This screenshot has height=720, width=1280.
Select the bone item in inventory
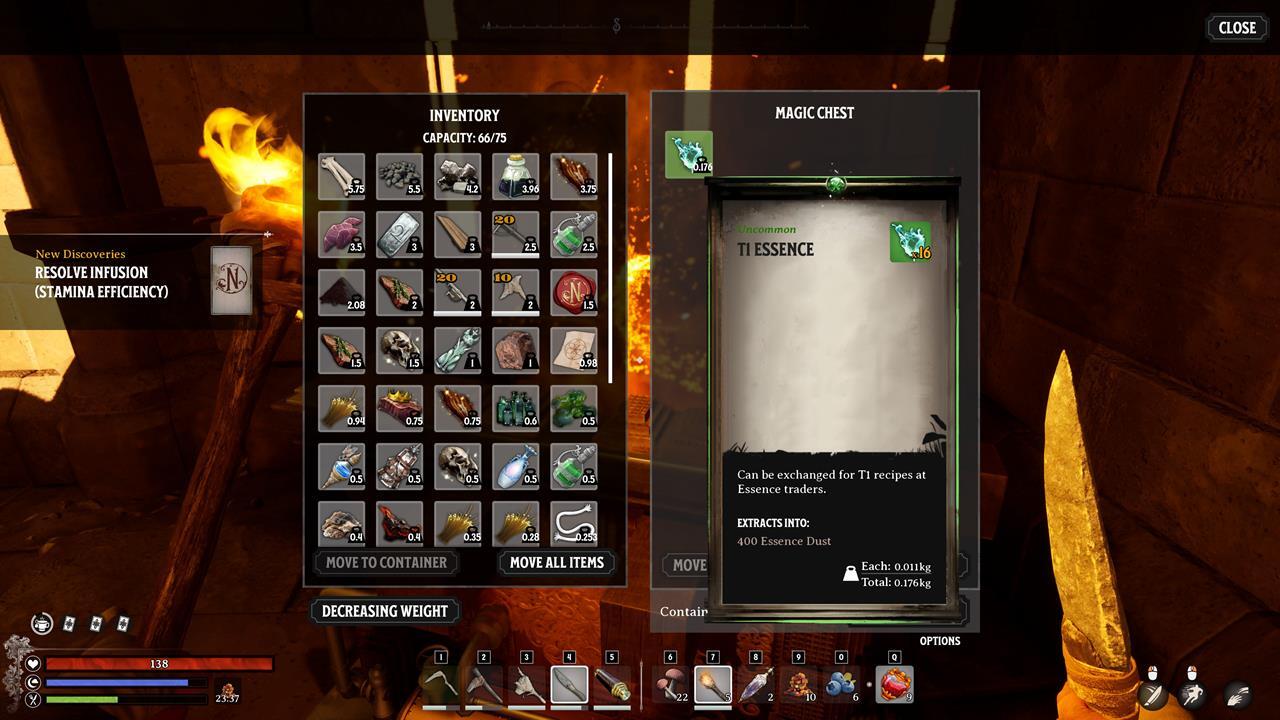pos(342,176)
